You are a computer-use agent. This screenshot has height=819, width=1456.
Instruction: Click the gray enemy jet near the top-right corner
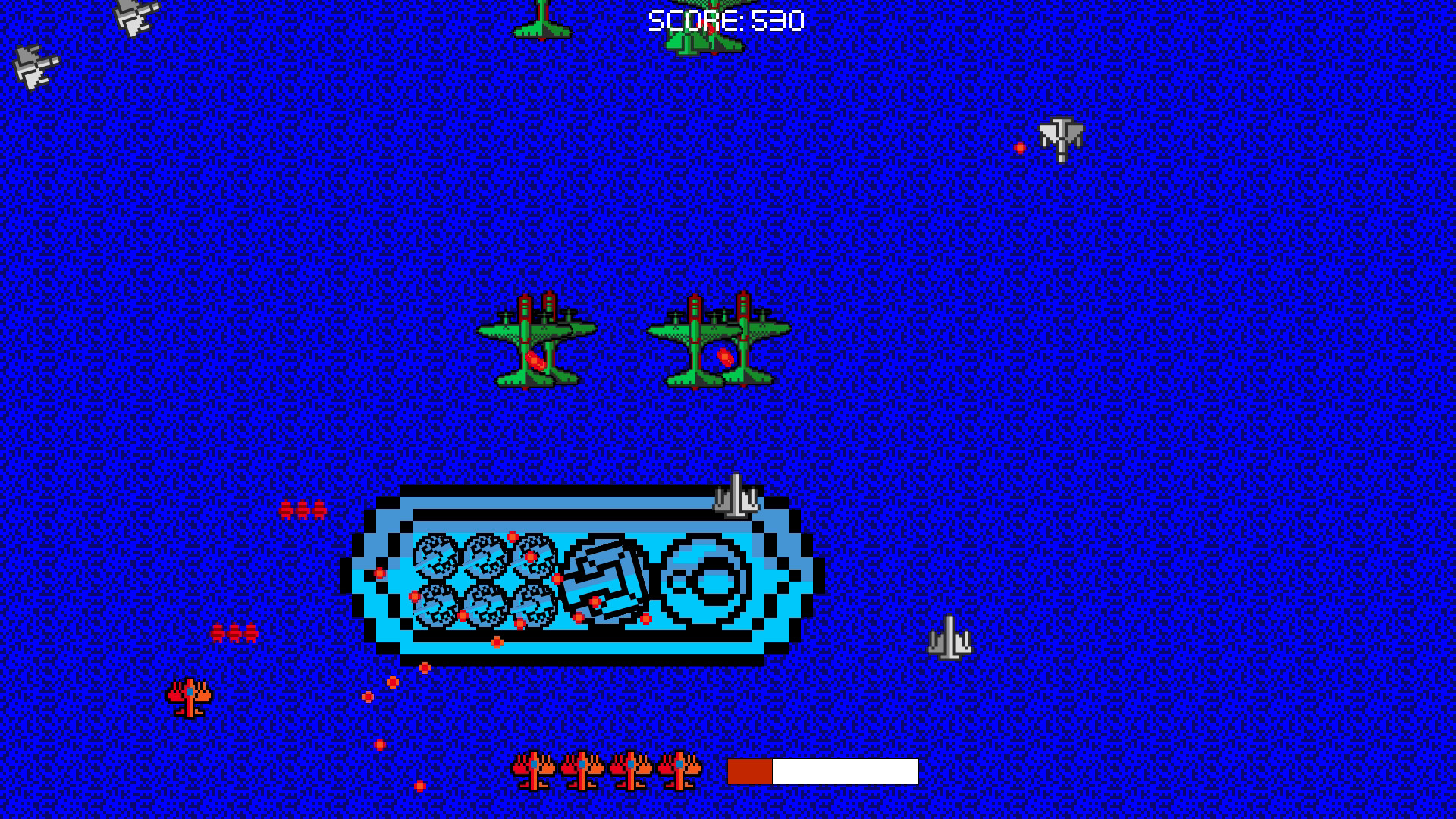pyautogui.click(x=1062, y=136)
